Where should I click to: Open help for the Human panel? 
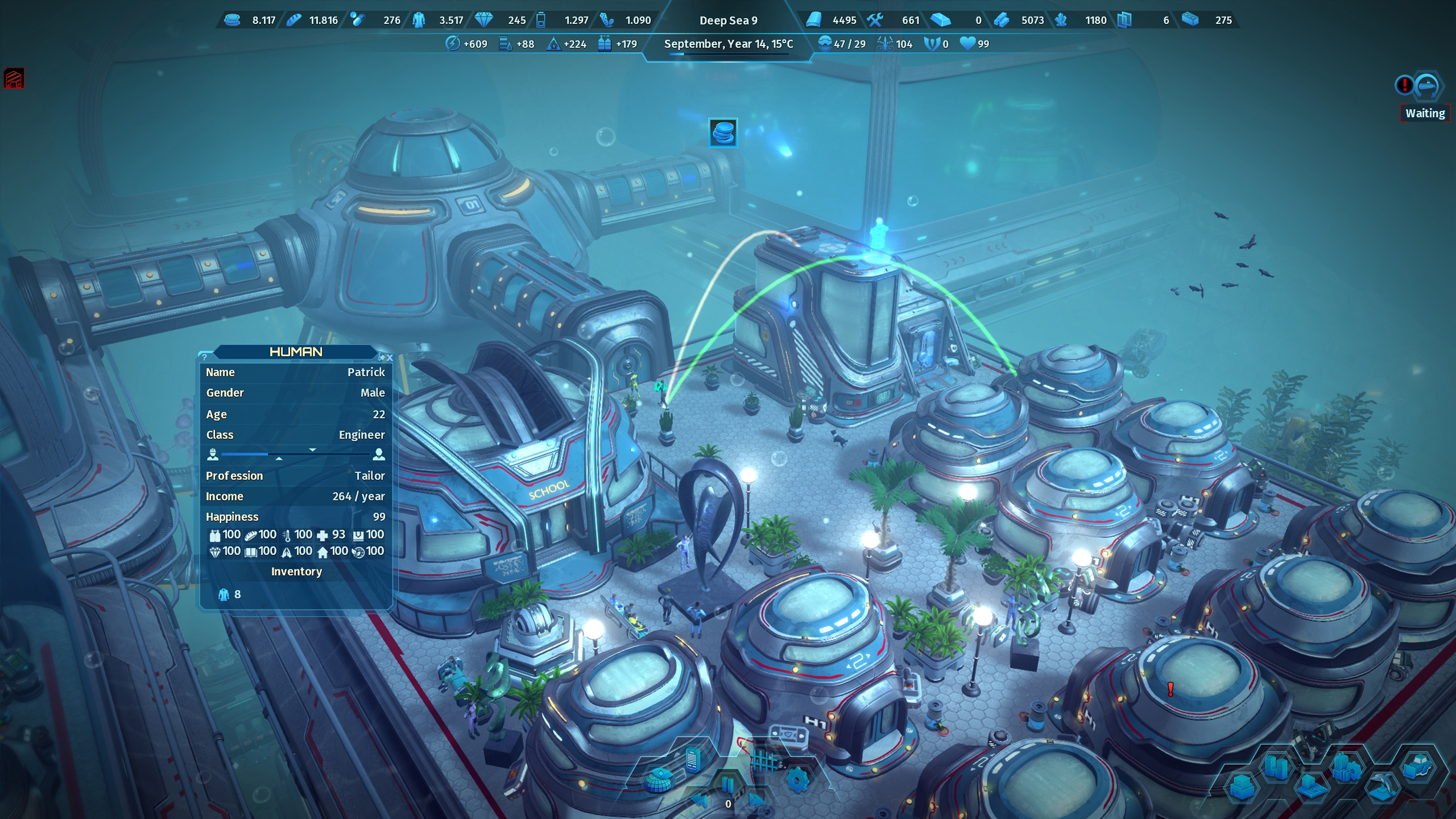tap(205, 357)
